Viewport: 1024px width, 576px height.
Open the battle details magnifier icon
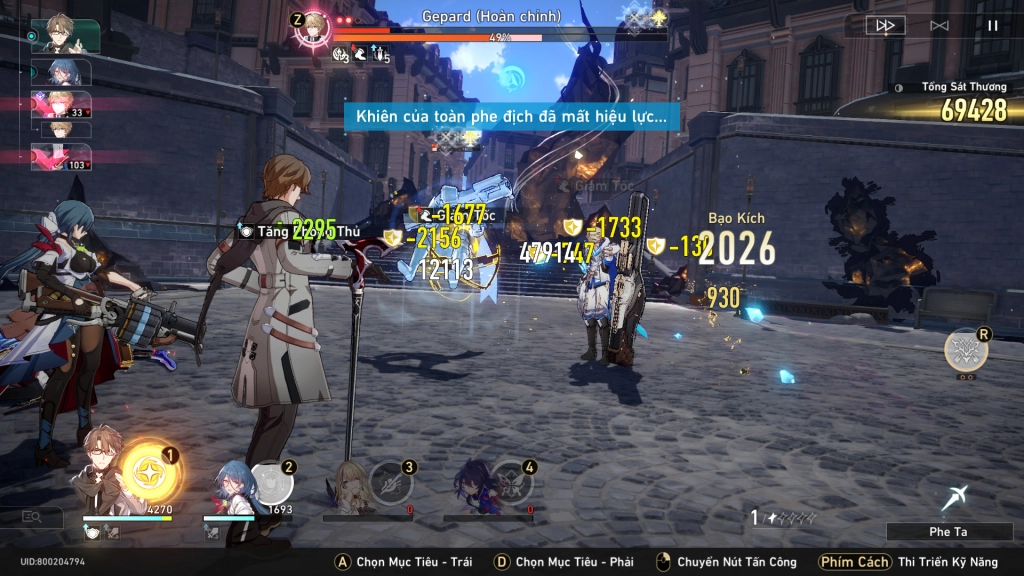point(32,517)
